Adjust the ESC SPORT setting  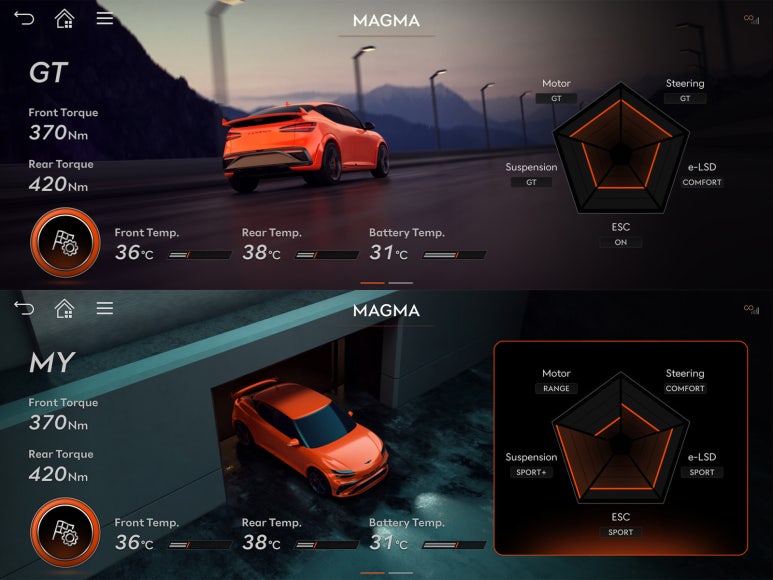tap(621, 532)
